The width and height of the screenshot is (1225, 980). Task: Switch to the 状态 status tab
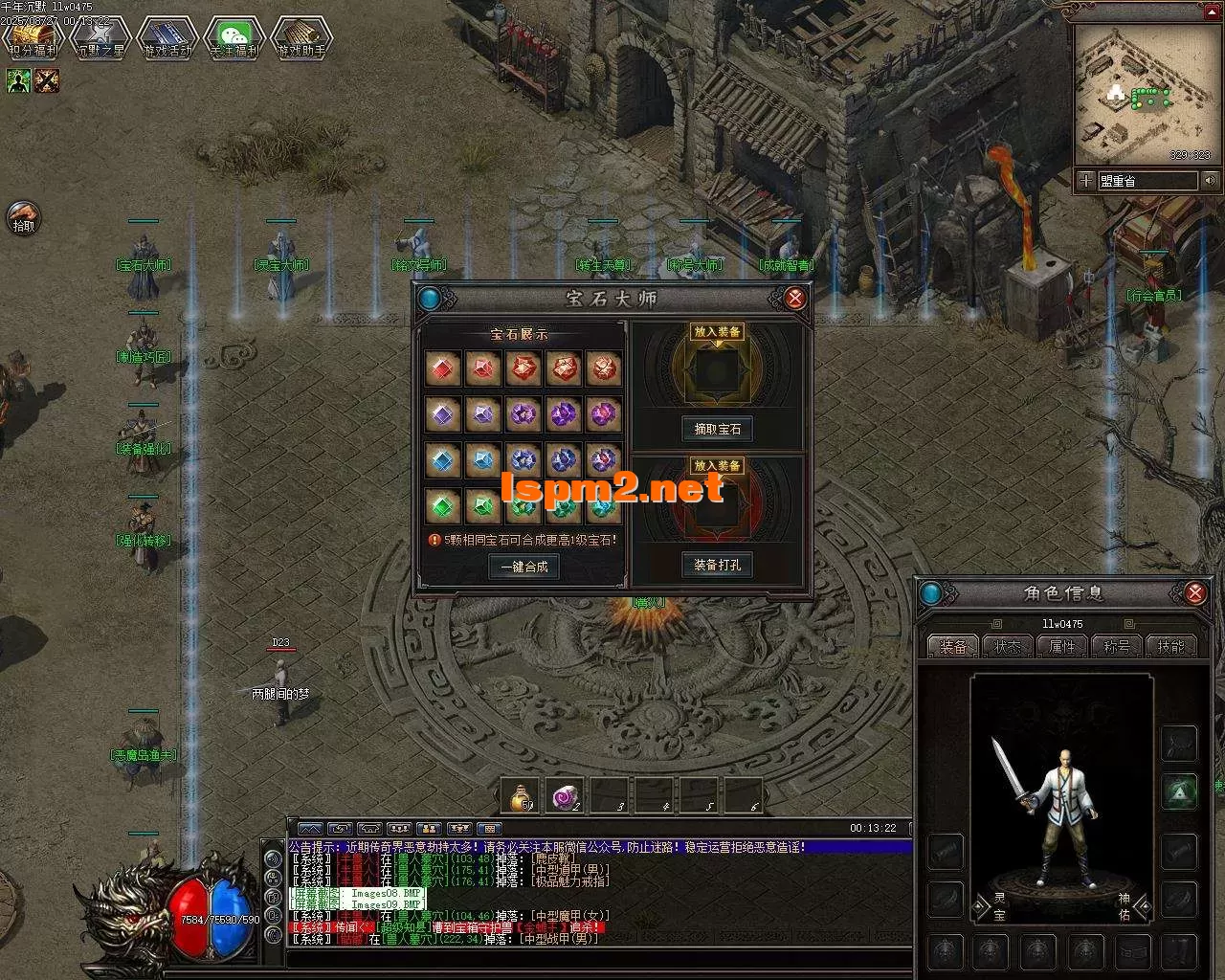tap(1007, 647)
